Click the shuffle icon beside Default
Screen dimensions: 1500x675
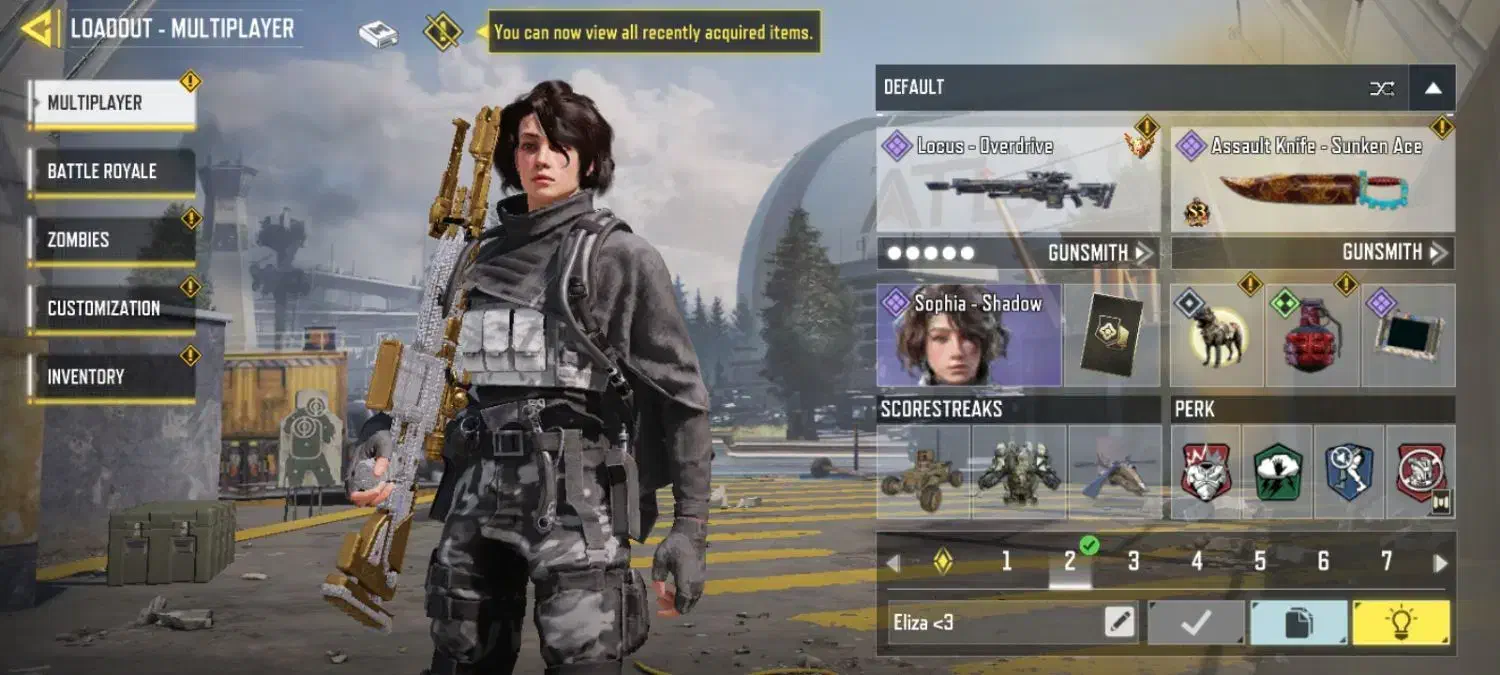pos(1382,88)
